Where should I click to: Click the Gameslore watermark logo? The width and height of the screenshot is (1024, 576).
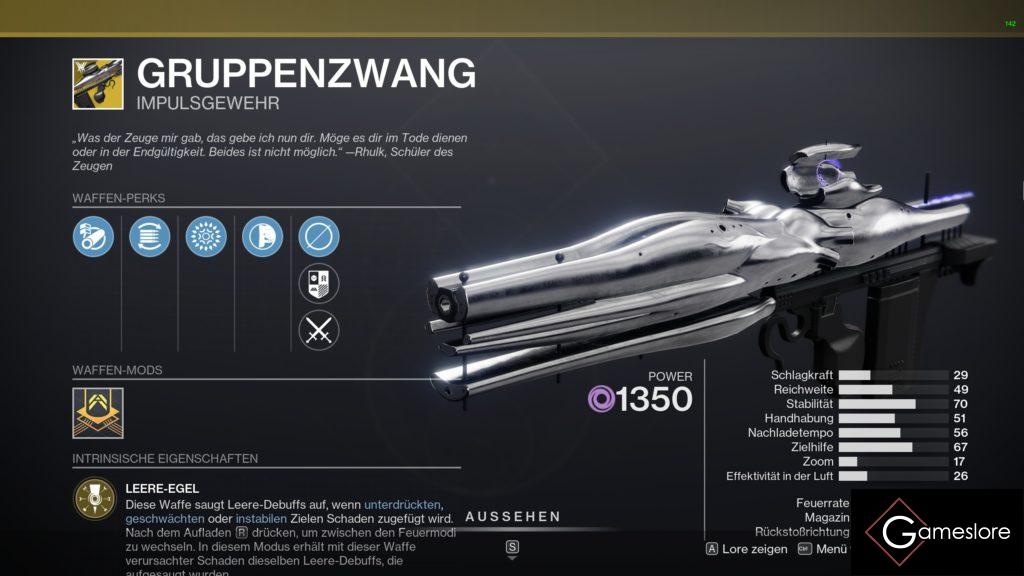935,532
